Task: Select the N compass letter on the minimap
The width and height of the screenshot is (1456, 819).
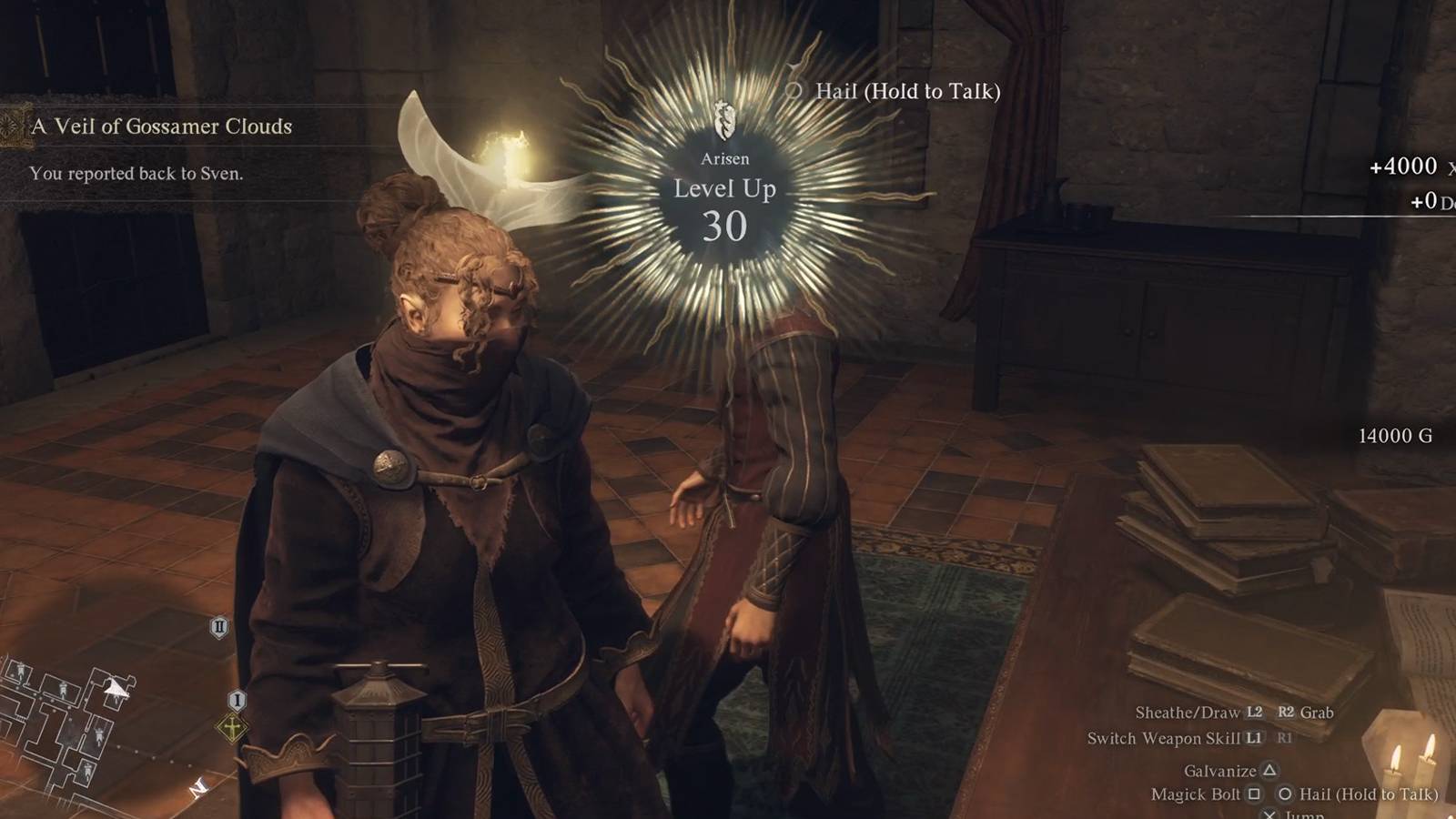Action: [x=198, y=788]
